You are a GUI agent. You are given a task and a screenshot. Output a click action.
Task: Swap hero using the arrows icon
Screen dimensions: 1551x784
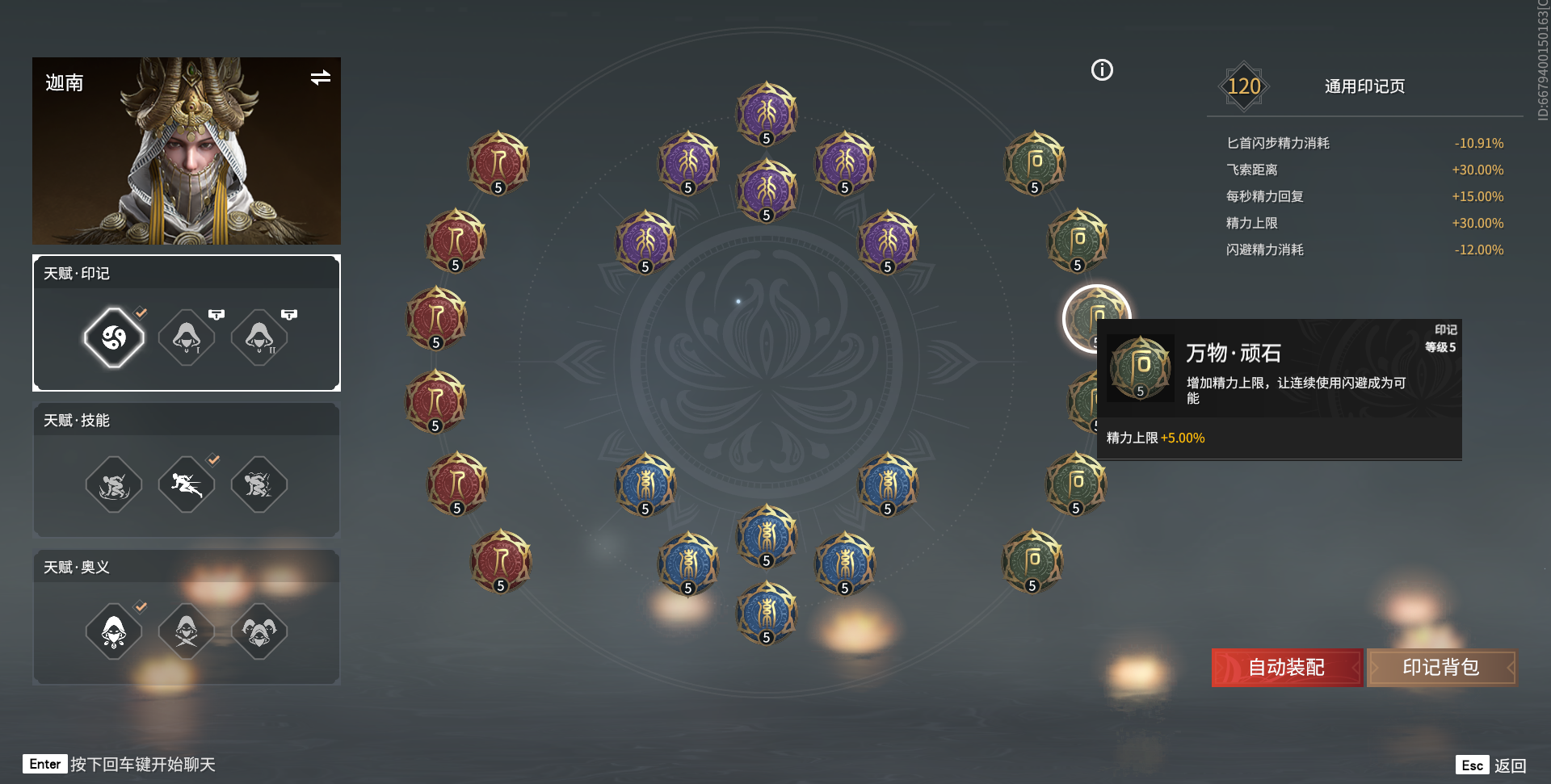320,78
